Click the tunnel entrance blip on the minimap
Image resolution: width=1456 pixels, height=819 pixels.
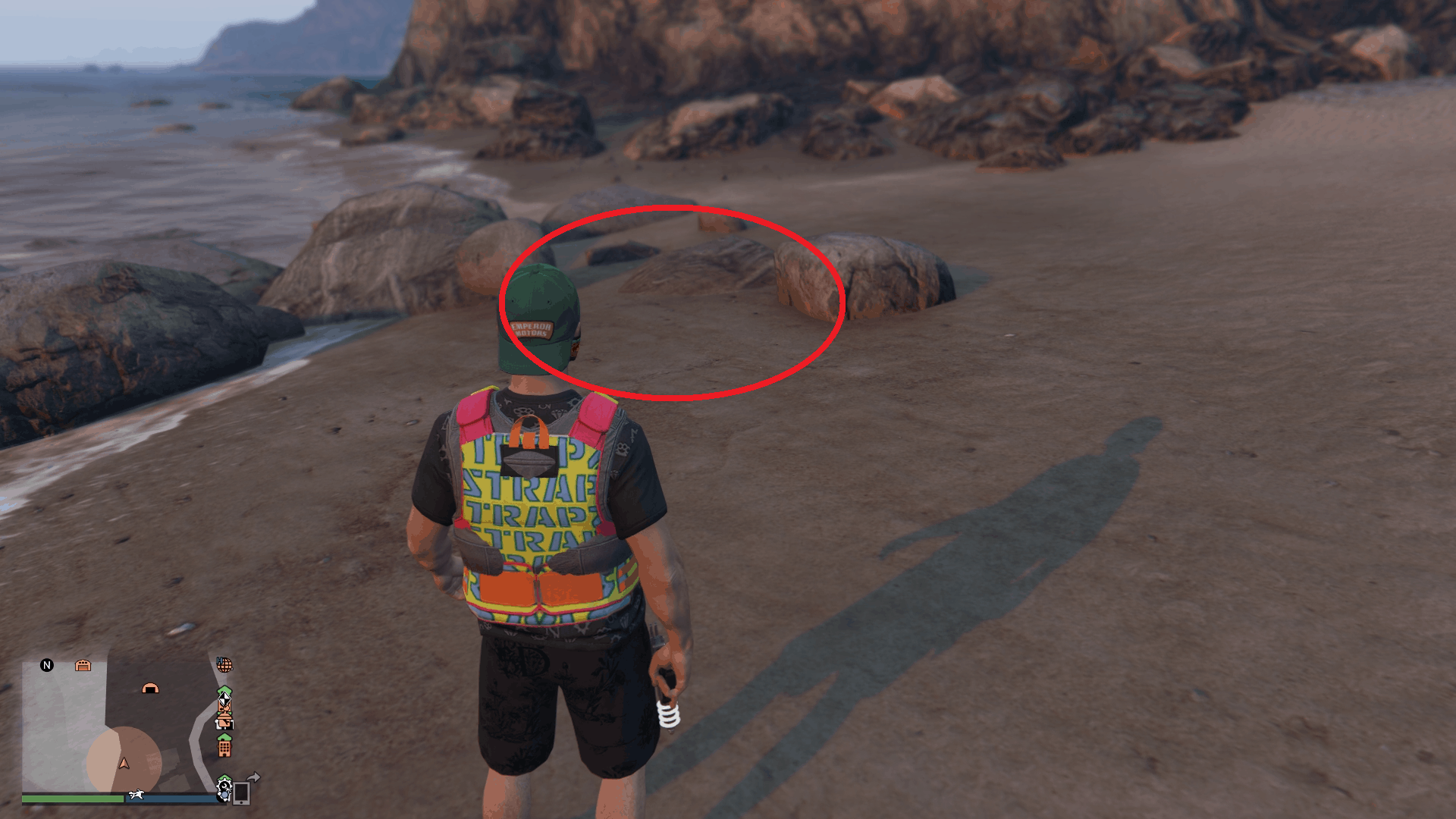coord(150,689)
